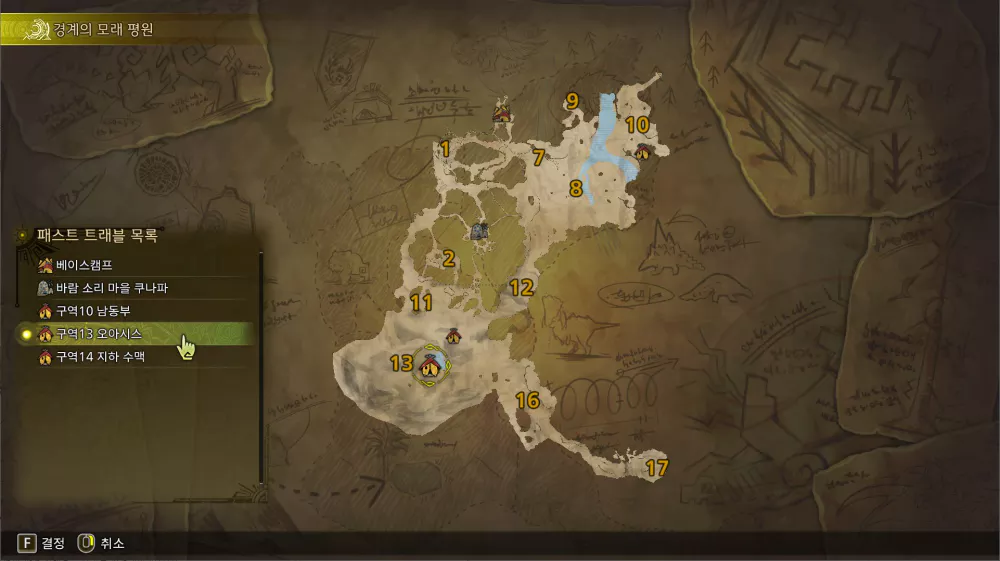Choose 구역14 지하 수맥 from the list
The width and height of the screenshot is (1000, 561).
(100, 356)
